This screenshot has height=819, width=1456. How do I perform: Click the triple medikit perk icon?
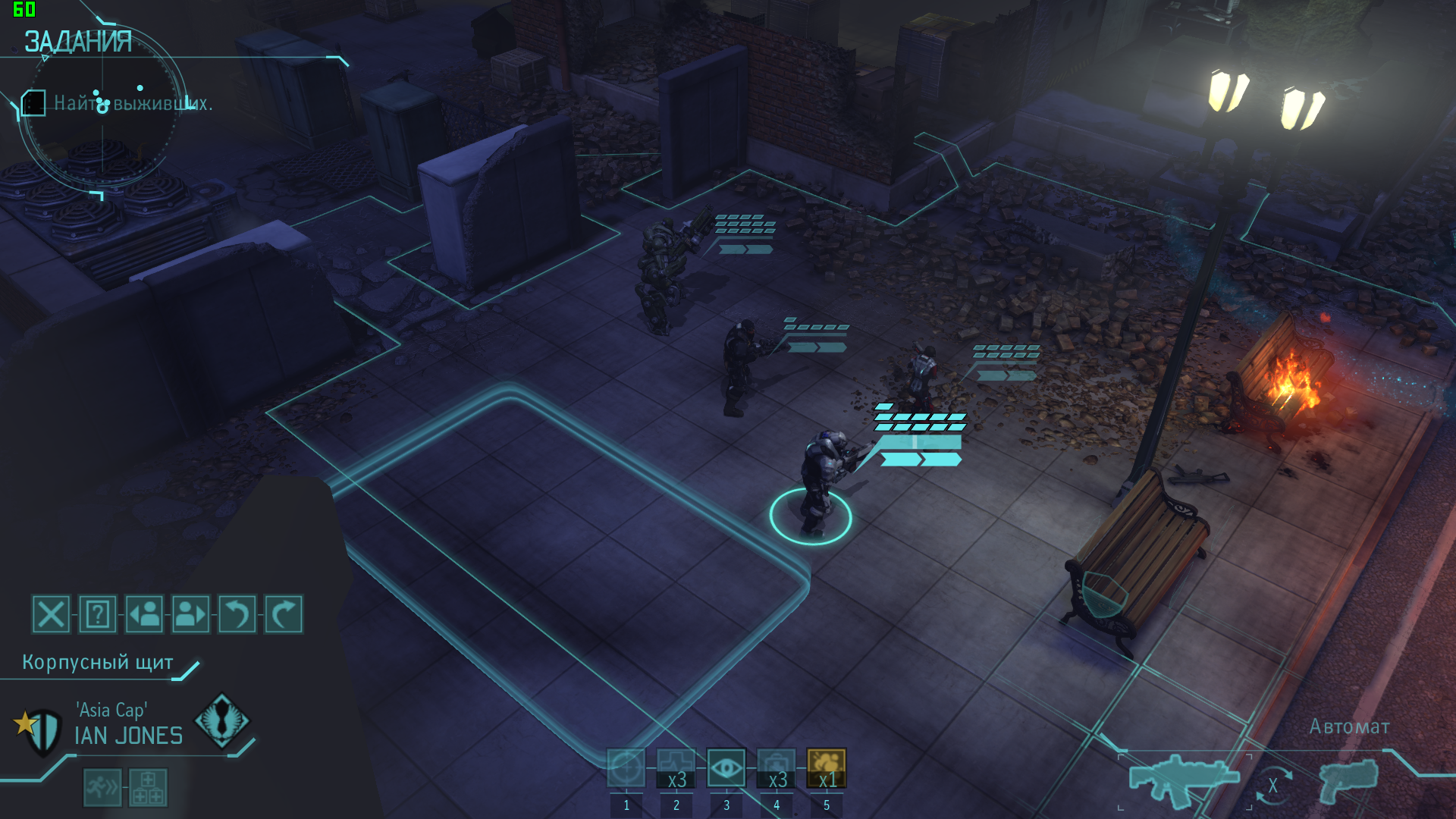[148, 787]
